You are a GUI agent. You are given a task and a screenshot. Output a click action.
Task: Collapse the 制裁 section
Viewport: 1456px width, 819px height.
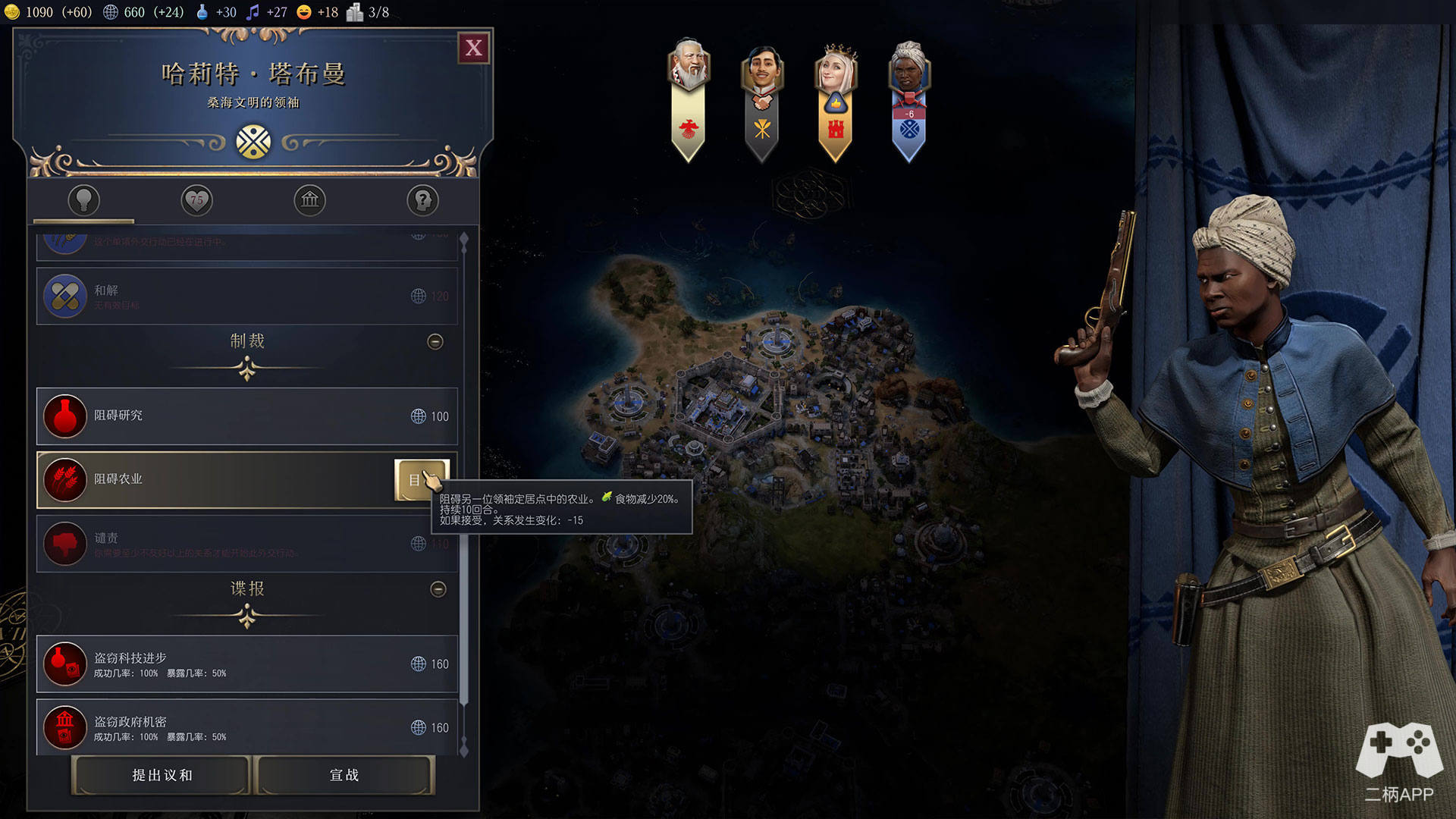click(x=435, y=342)
